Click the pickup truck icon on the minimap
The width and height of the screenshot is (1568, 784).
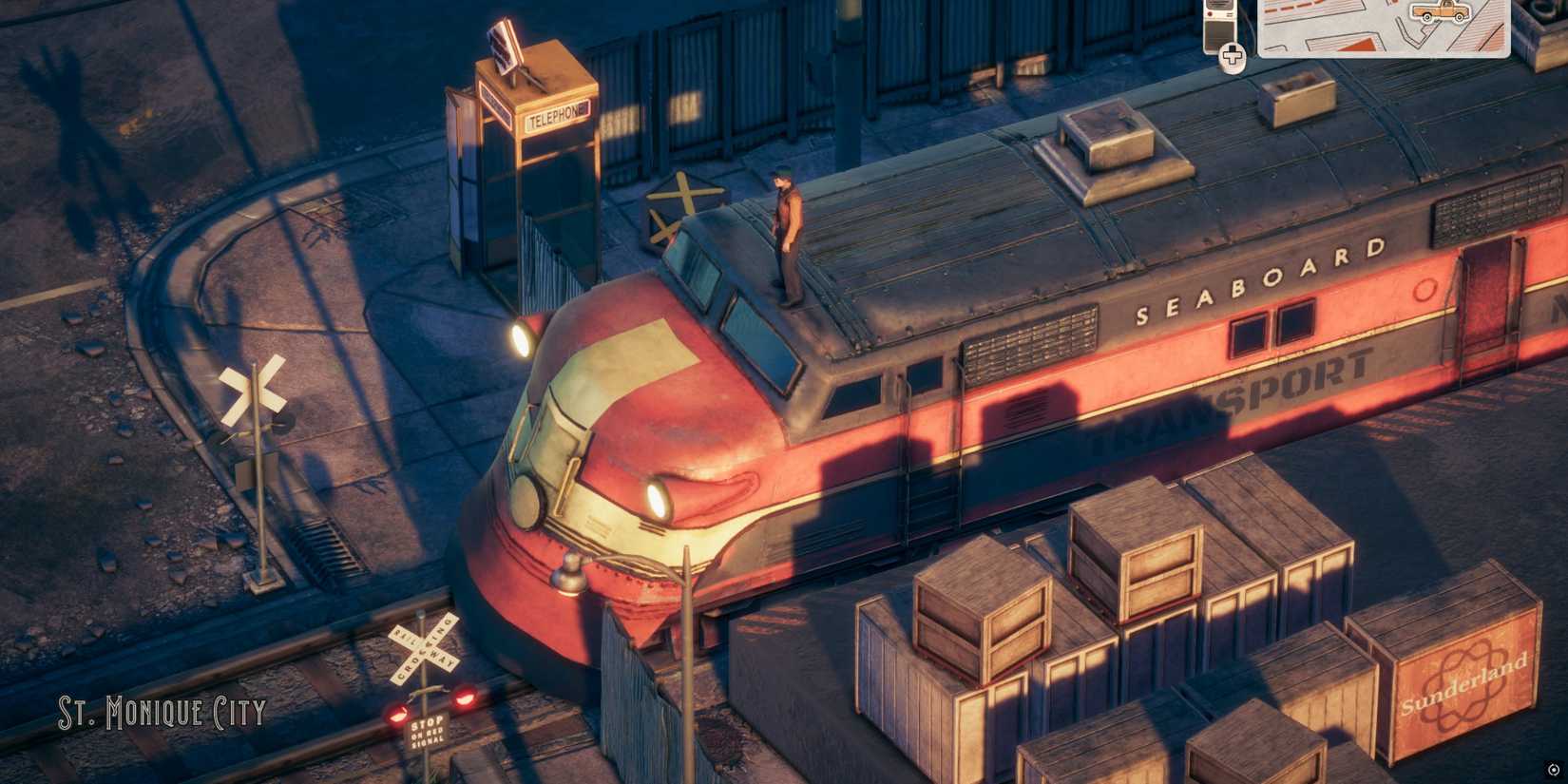coord(1442,11)
